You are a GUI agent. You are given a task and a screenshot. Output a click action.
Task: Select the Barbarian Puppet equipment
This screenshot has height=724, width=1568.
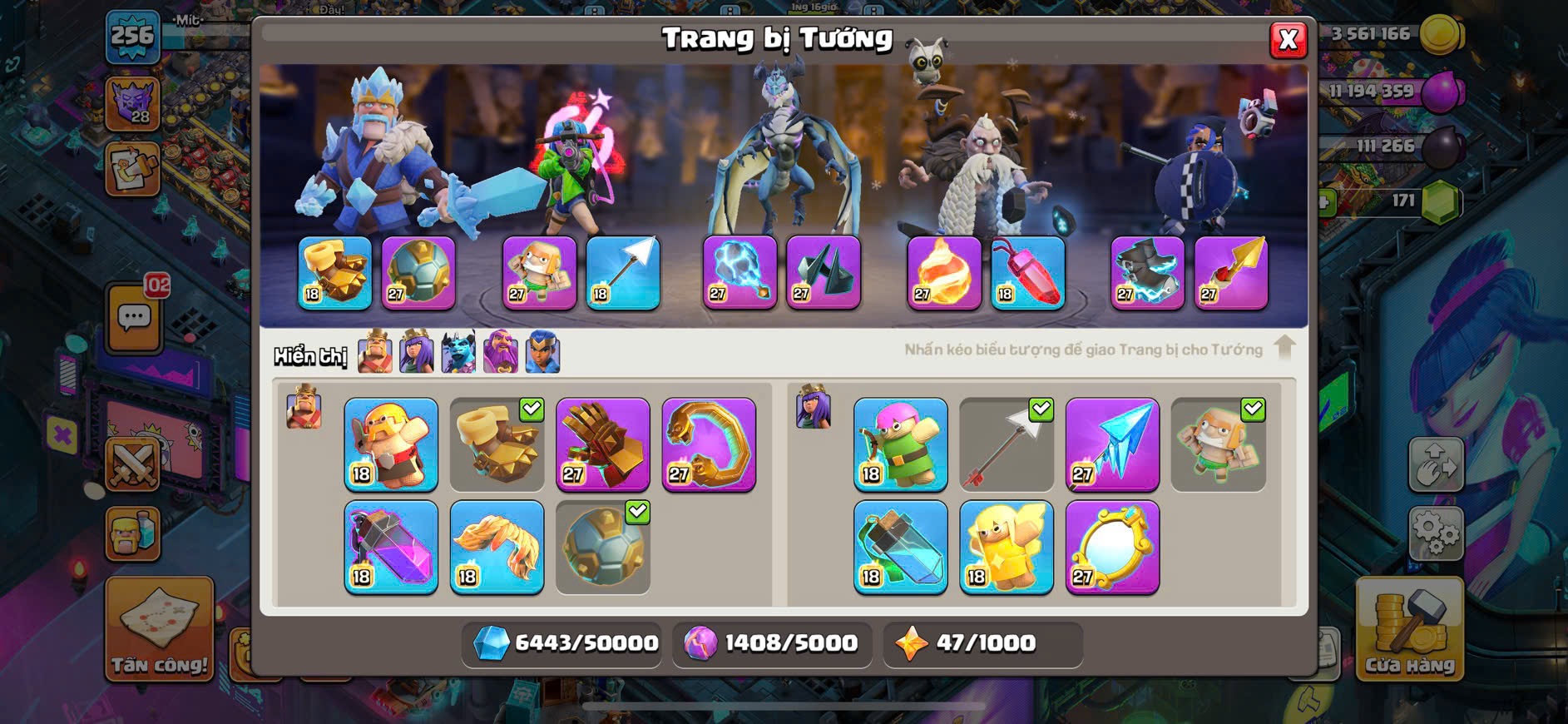391,444
